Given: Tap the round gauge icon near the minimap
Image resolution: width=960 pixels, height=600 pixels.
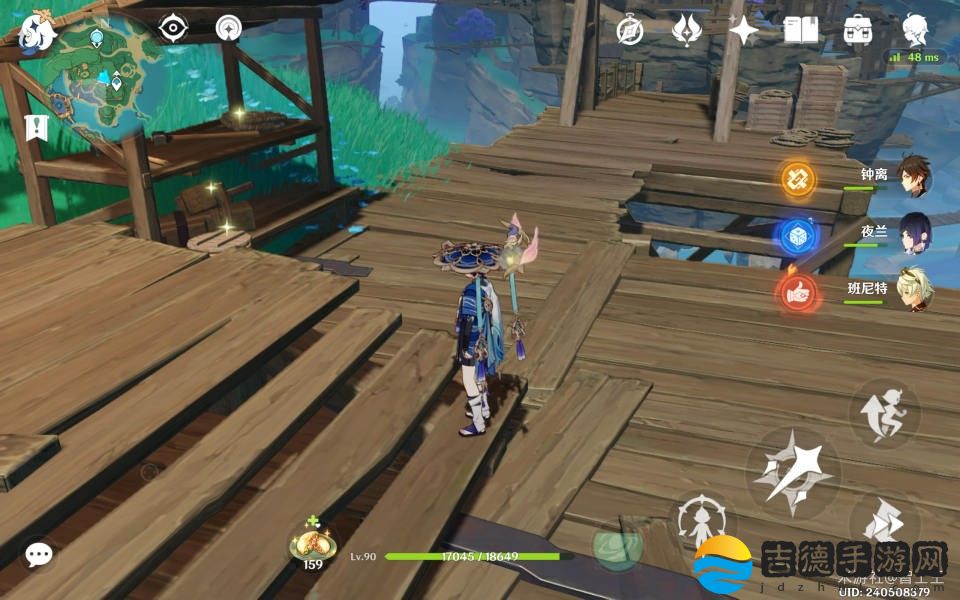Looking at the screenshot, I should (x=229, y=28).
